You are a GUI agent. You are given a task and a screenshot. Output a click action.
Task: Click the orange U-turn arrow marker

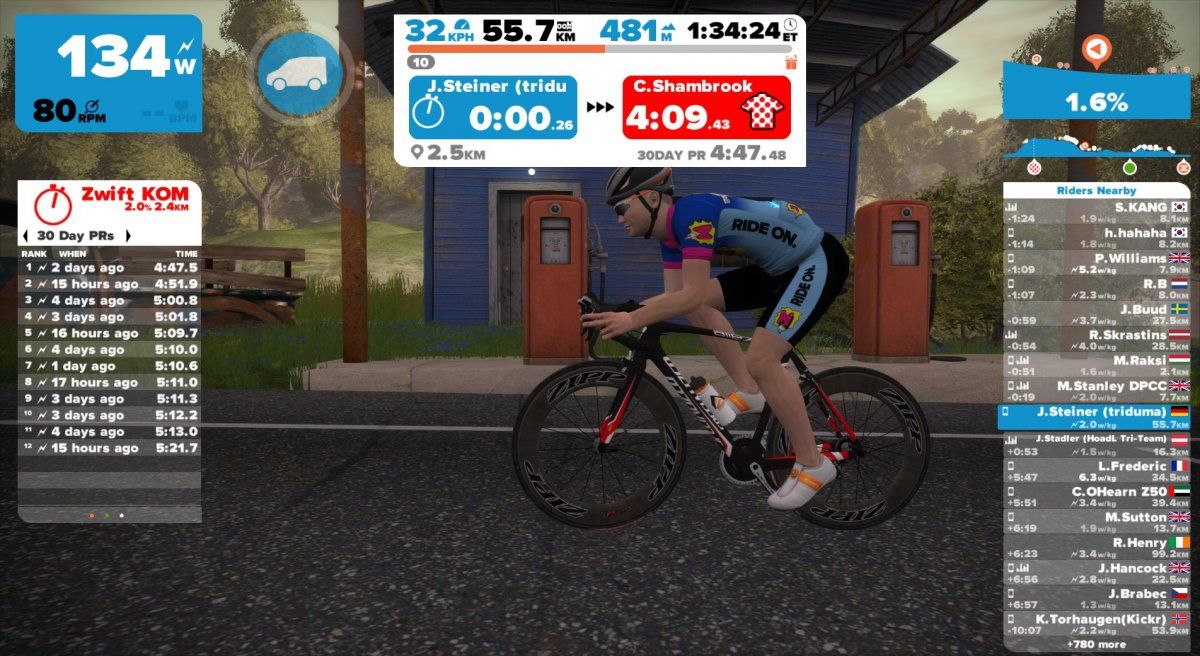(x=1097, y=48)
